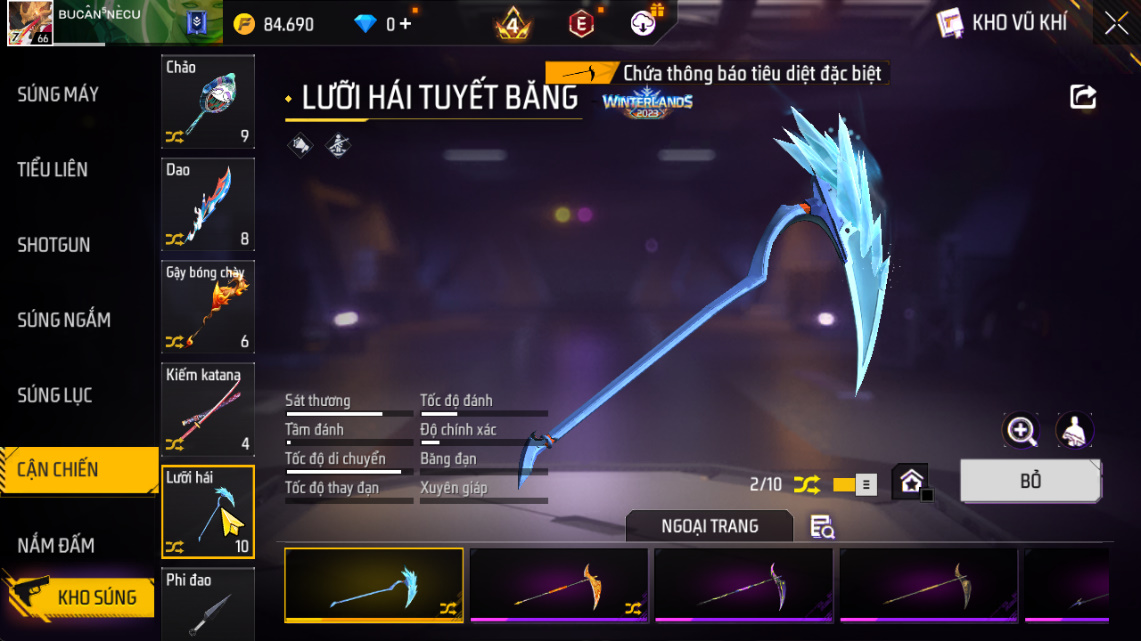Unequip the skin with the Bỏ button
The width and height of the screenshot is (1141, 641).
(x=1030, y=481)
